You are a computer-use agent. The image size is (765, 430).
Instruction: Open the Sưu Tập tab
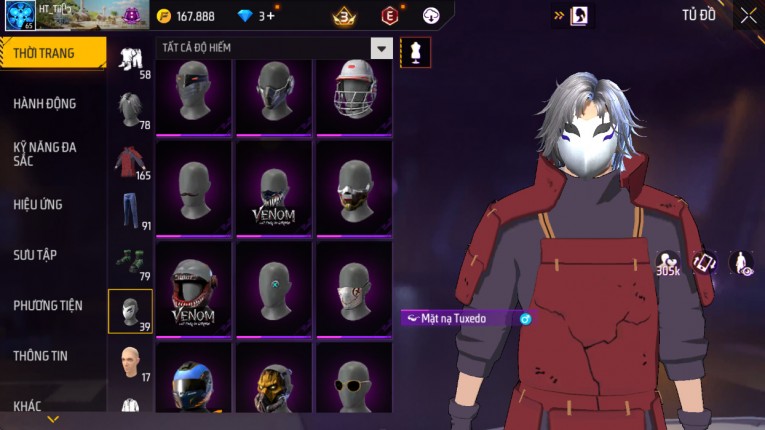pyautogui.click(x=35, y=255)
